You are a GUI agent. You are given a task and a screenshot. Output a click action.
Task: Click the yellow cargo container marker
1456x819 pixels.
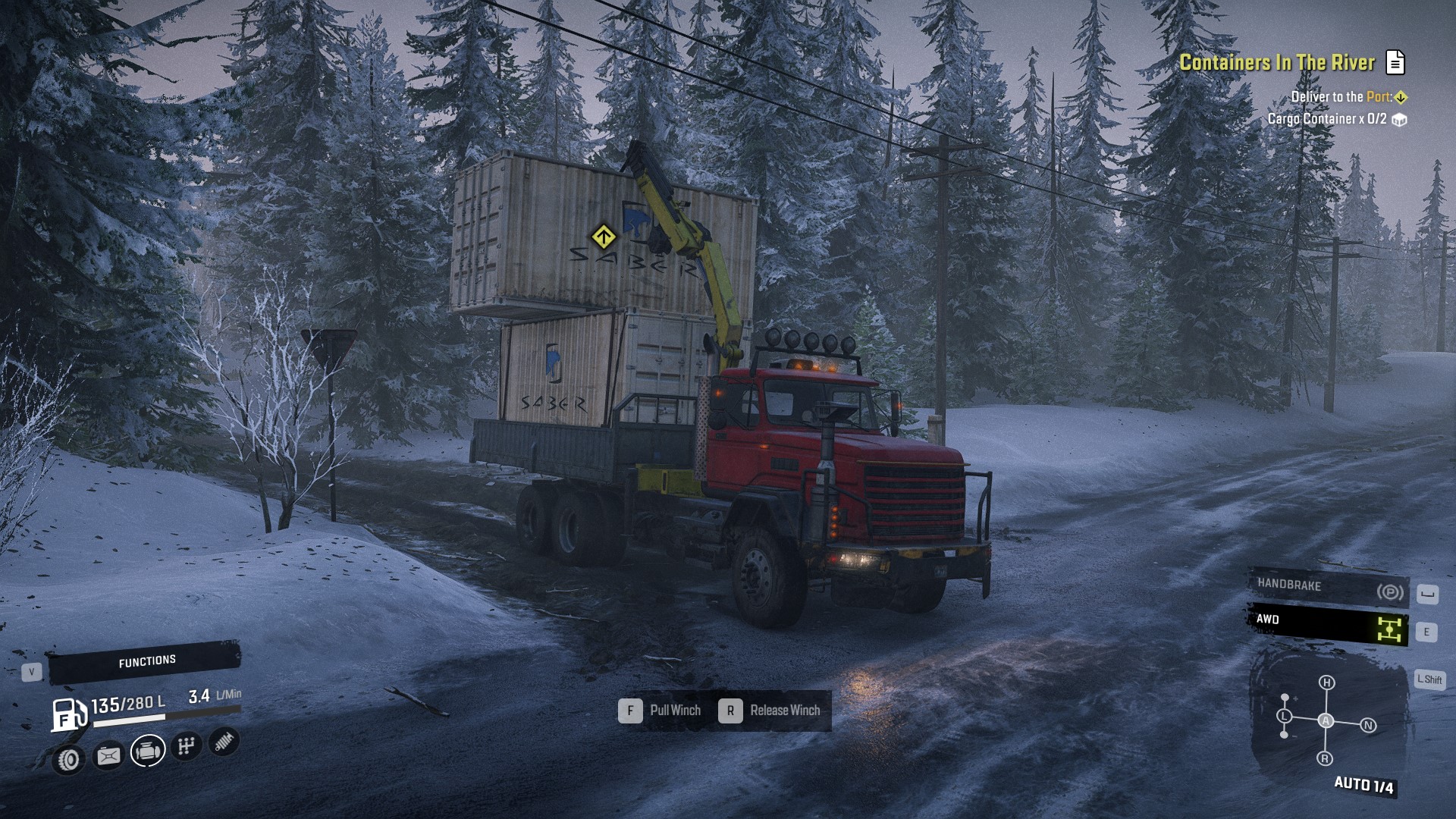click(603, 237)
